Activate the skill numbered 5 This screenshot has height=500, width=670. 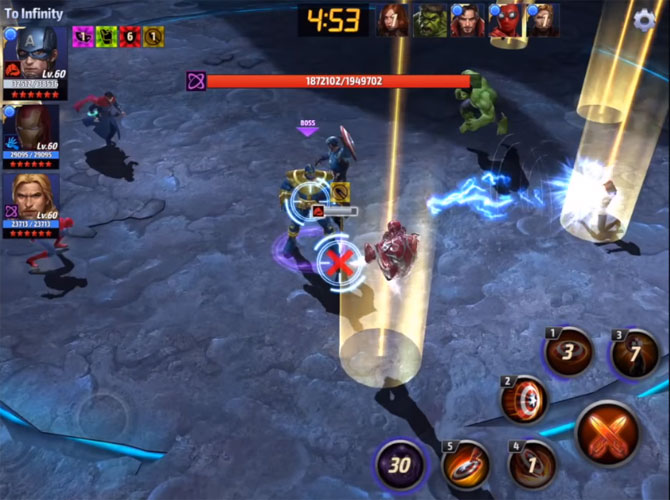[466, 464]
